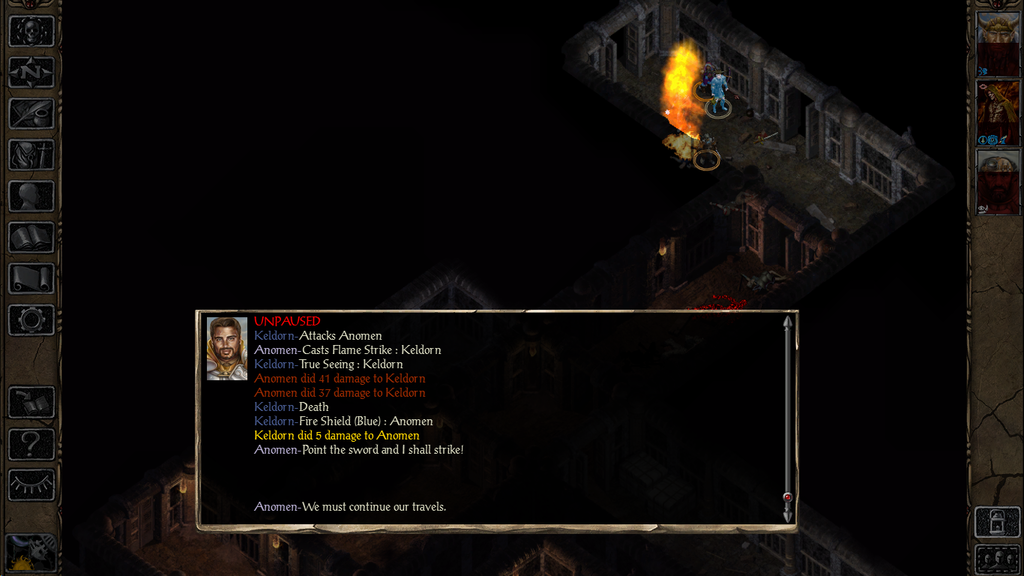Select the horned helmet party portrait
This screenshot has height=576, width=1024.
[997, 42]
